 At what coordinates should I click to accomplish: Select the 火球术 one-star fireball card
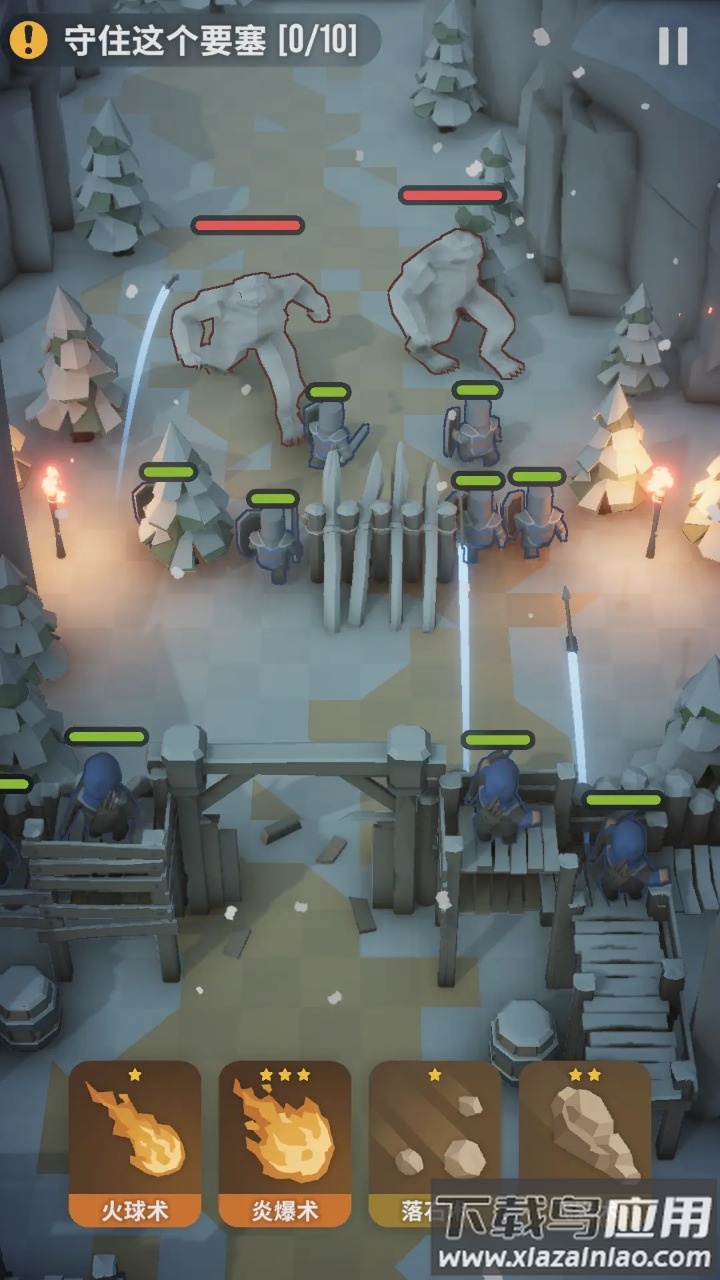pyautogui.click(x=135, y=1143)
